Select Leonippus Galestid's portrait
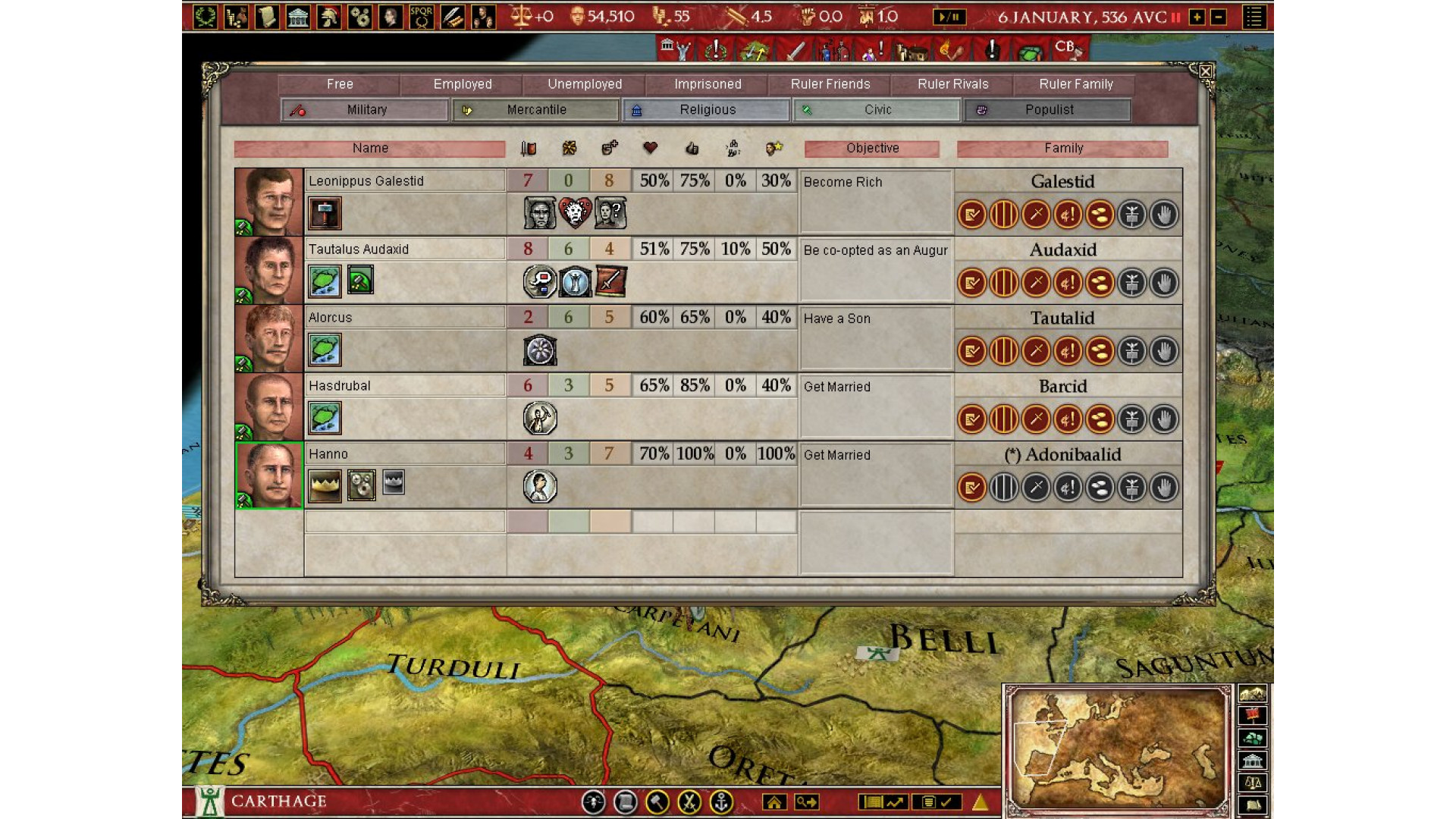The height and width of the screenshot is (819, 1456). (269, 202)
